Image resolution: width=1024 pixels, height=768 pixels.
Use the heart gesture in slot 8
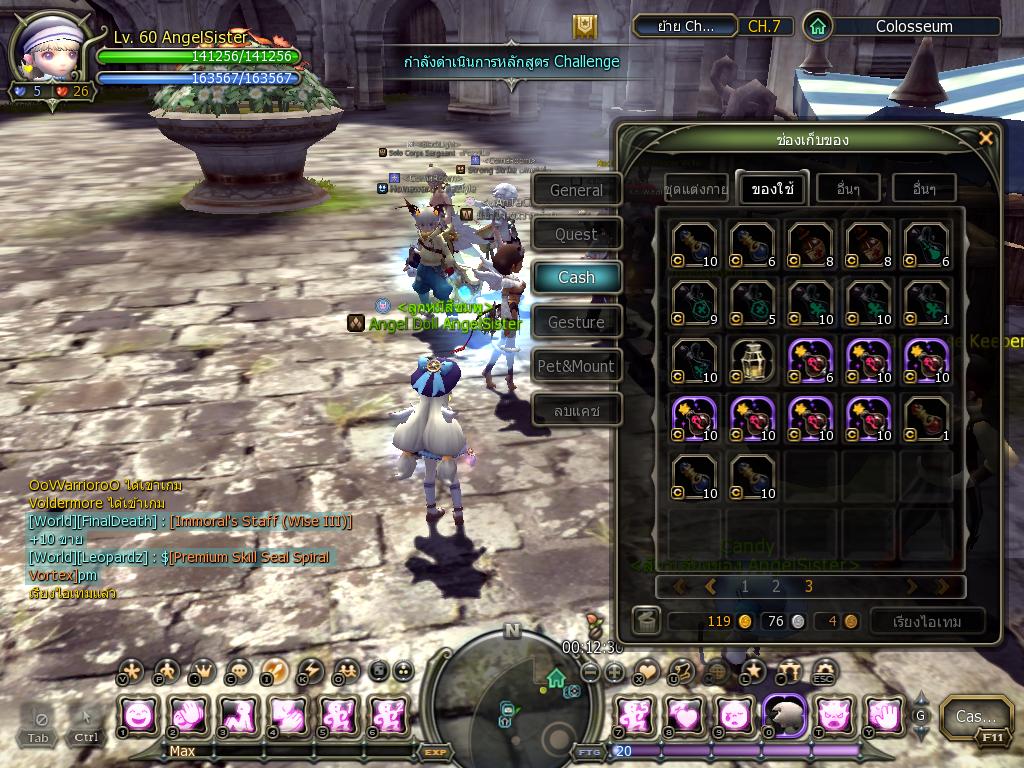(x=685, y=716)
